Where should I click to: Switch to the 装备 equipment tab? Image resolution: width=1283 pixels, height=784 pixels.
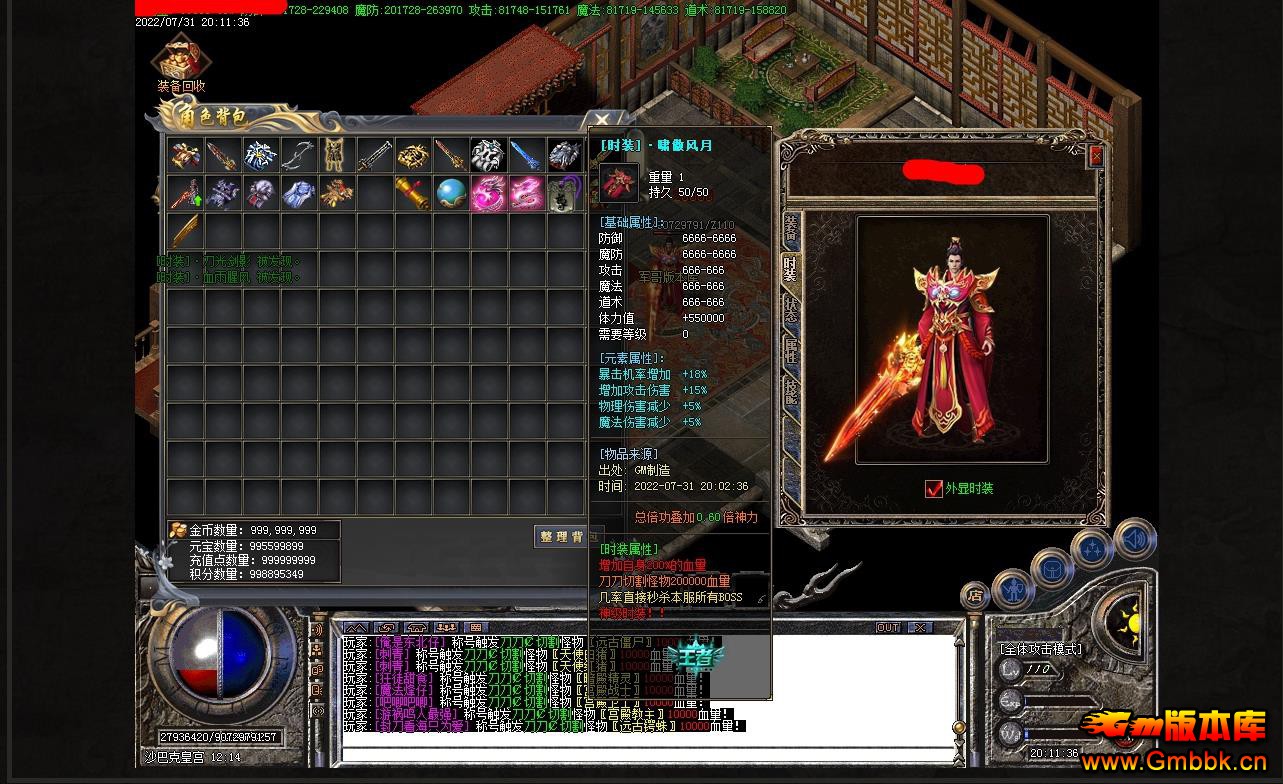click(x=790, y=229)
